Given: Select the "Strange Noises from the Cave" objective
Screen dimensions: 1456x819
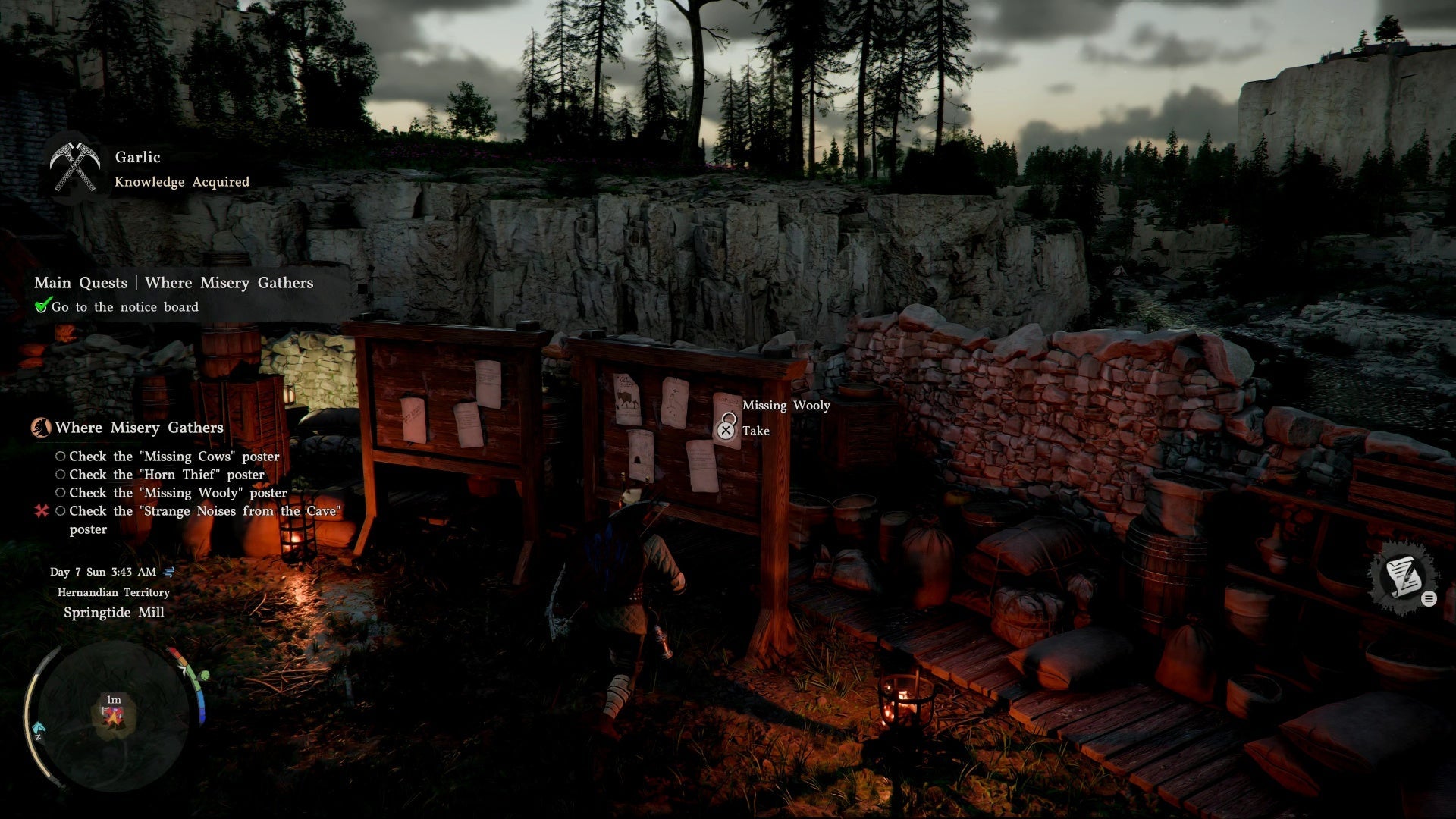Looking at the screenshot, I should click(x=202, y=512).
